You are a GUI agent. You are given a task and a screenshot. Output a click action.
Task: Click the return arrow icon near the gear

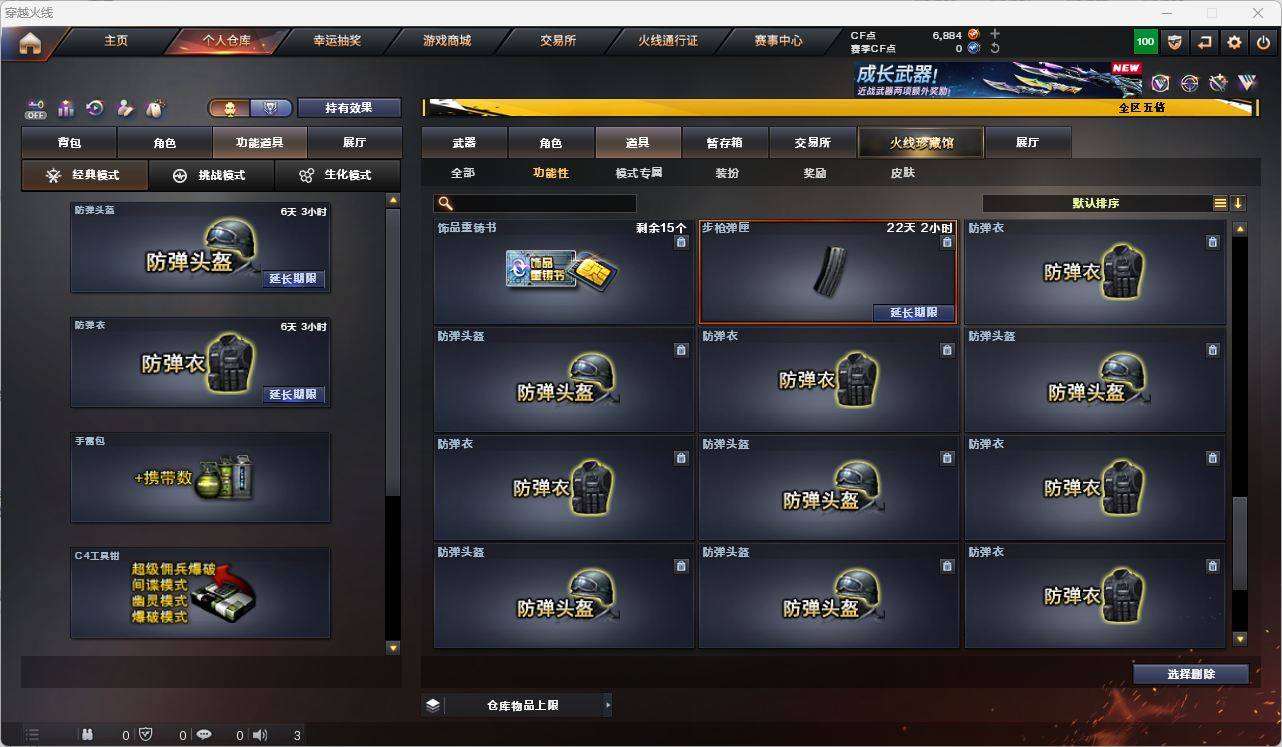[x=1203, y=41]
